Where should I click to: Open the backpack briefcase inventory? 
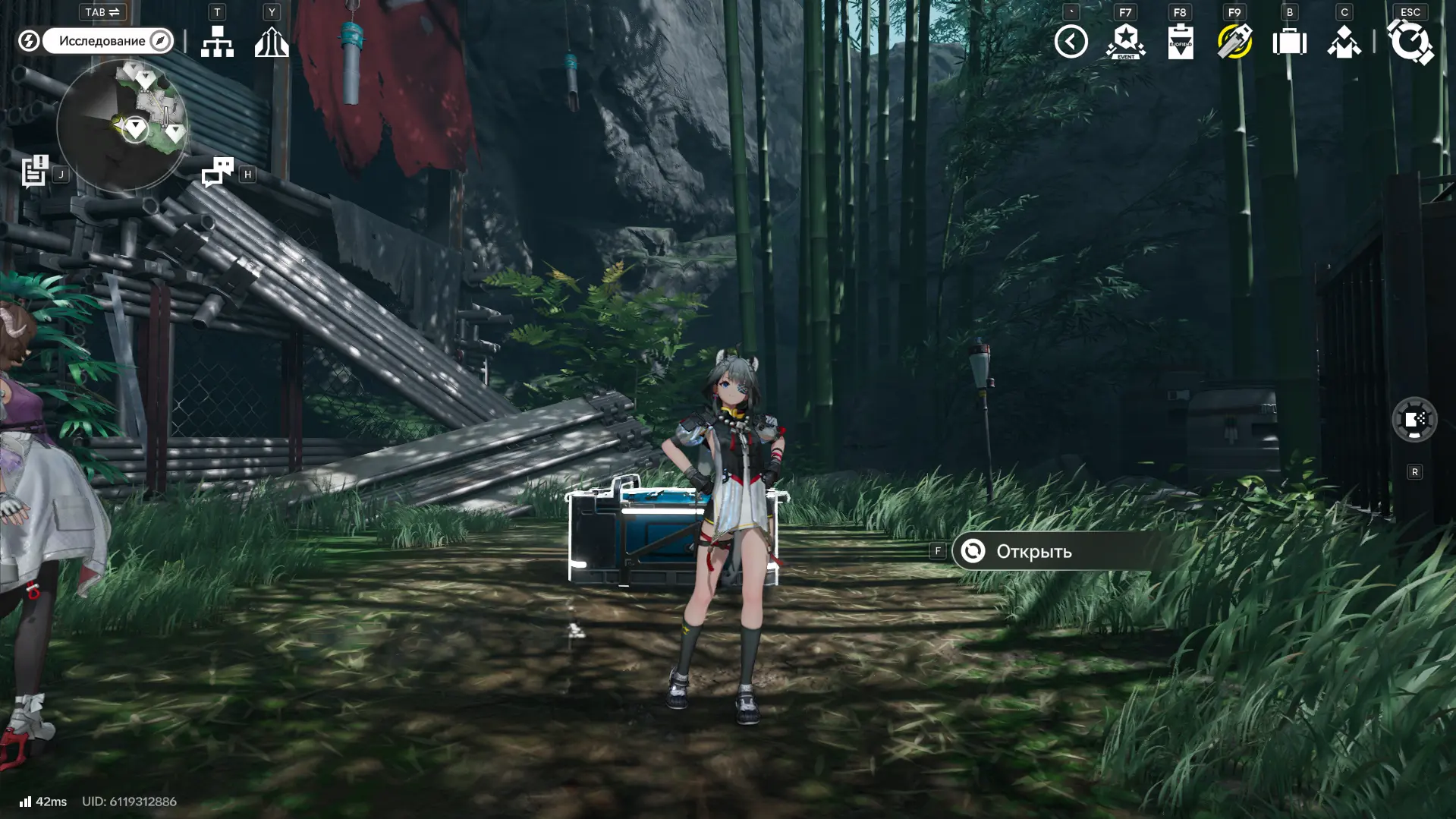point(1289,42)
